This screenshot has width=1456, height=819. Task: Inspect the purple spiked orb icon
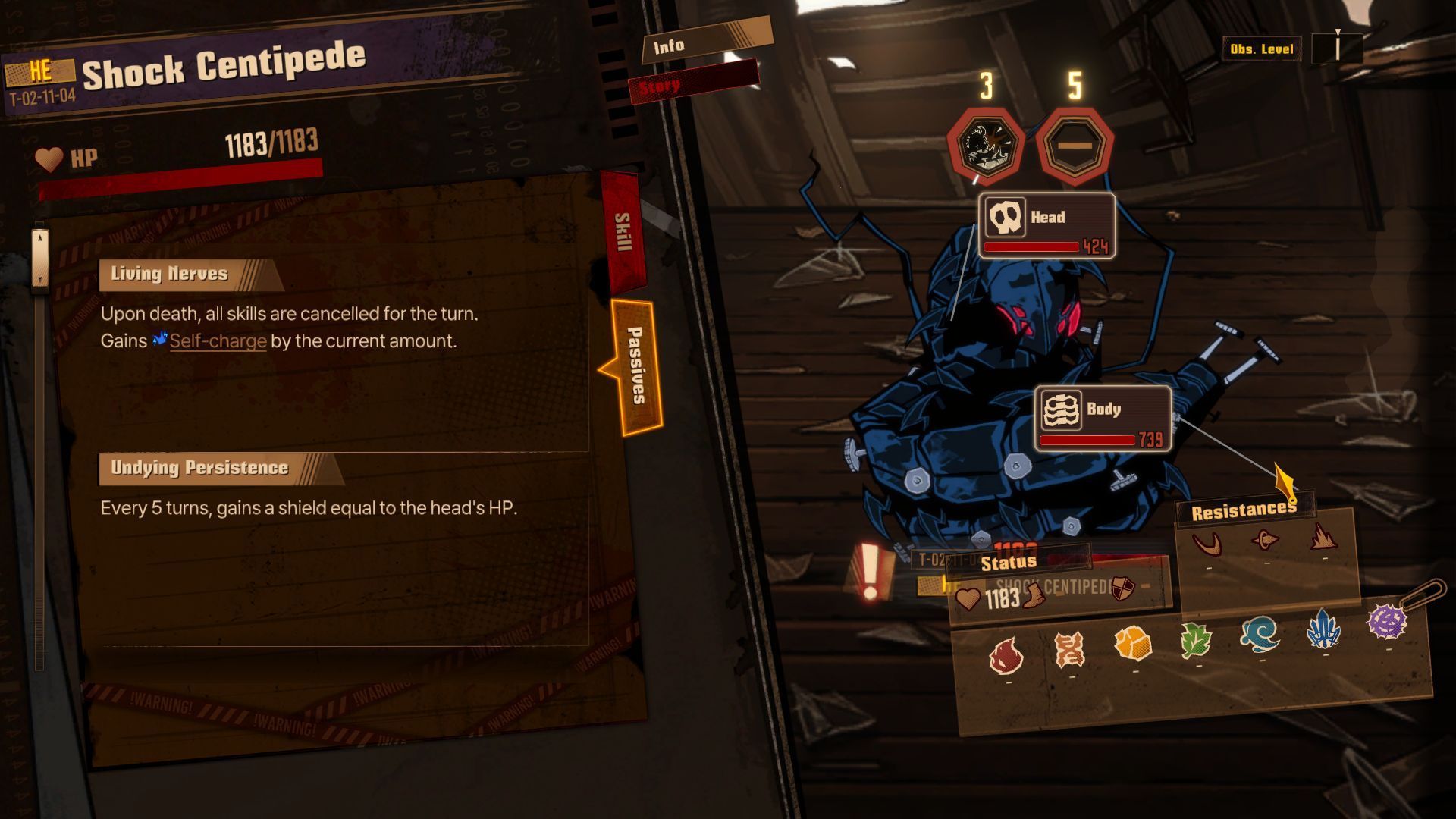(1387, 622)
